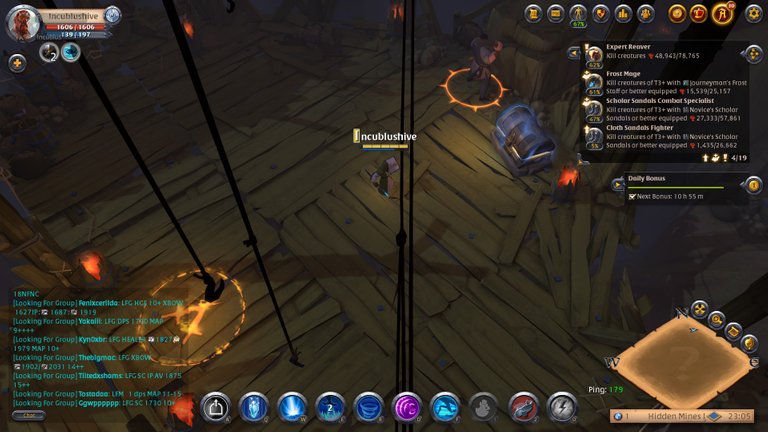The width and height of the screenshot is (768, 432).
Task: Open the rankings bar chart icon
Action: pyautogui.click(x=623, y=13)
